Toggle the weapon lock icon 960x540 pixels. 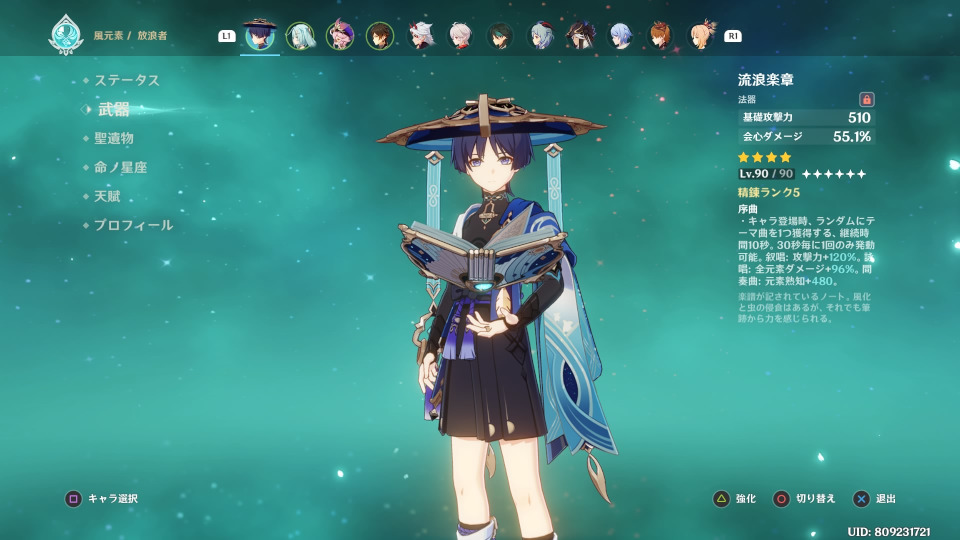coord(867,99)
